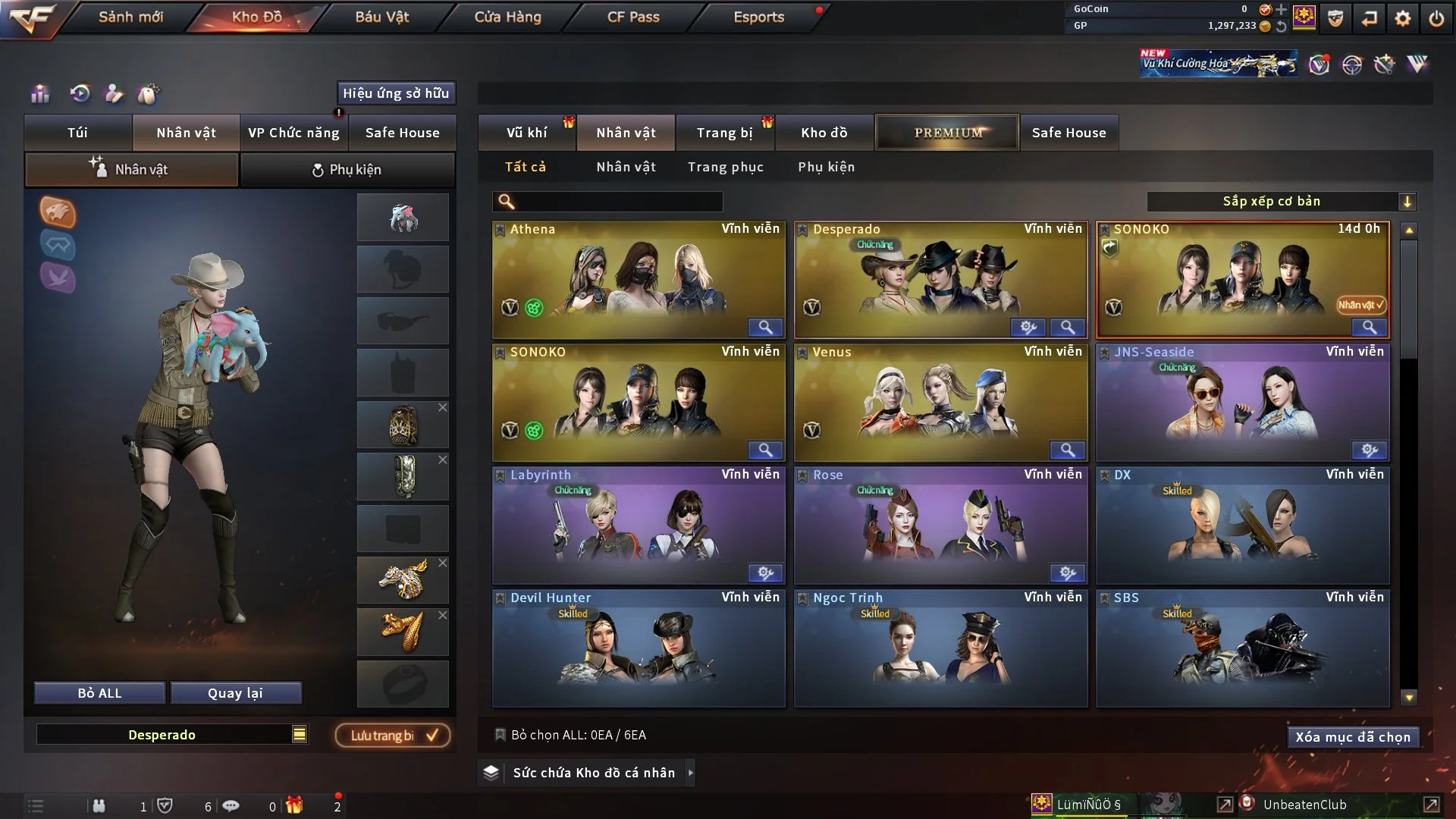Click Xóa mục đã chọn button
Image resolution: width=1456 pixels, height=819 pixels.
pyautogui.click(x=1353, y=736)
